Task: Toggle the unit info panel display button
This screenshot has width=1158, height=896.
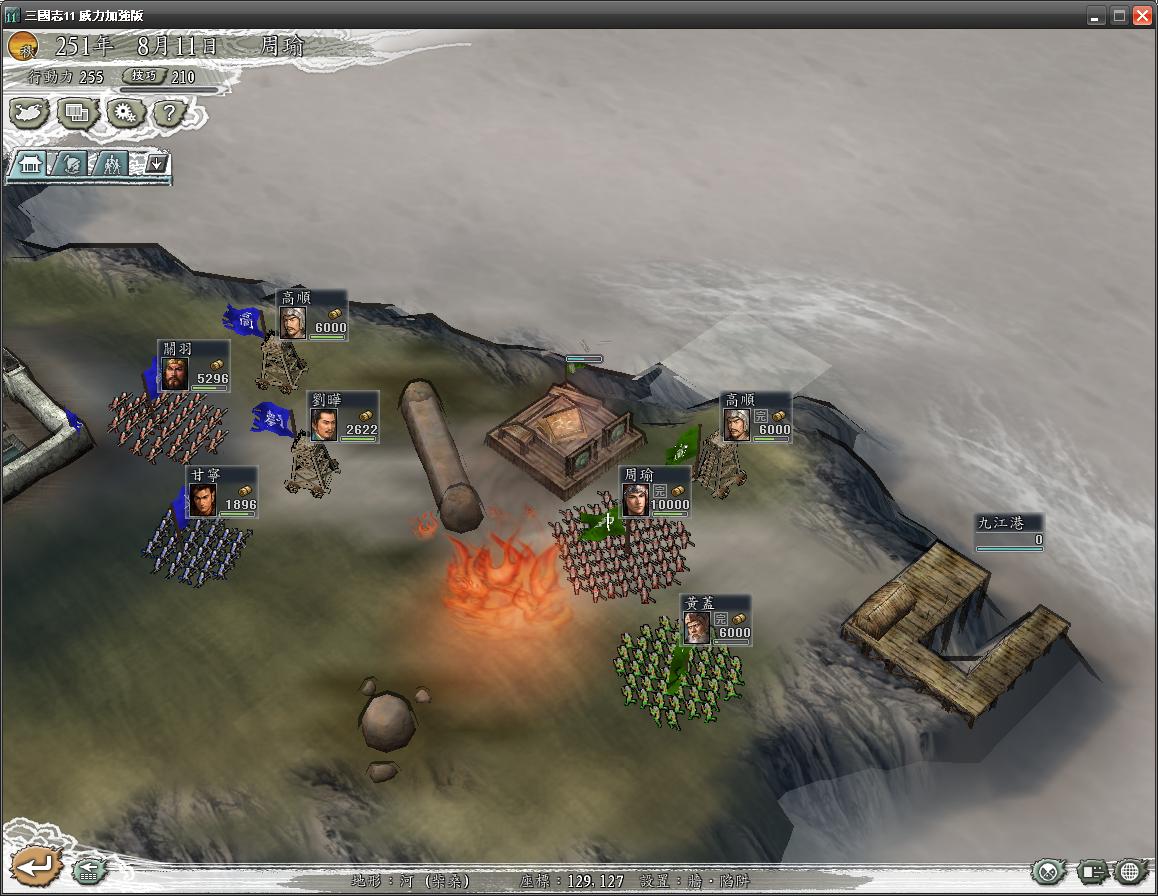Action: click(x=1092, y=871)
